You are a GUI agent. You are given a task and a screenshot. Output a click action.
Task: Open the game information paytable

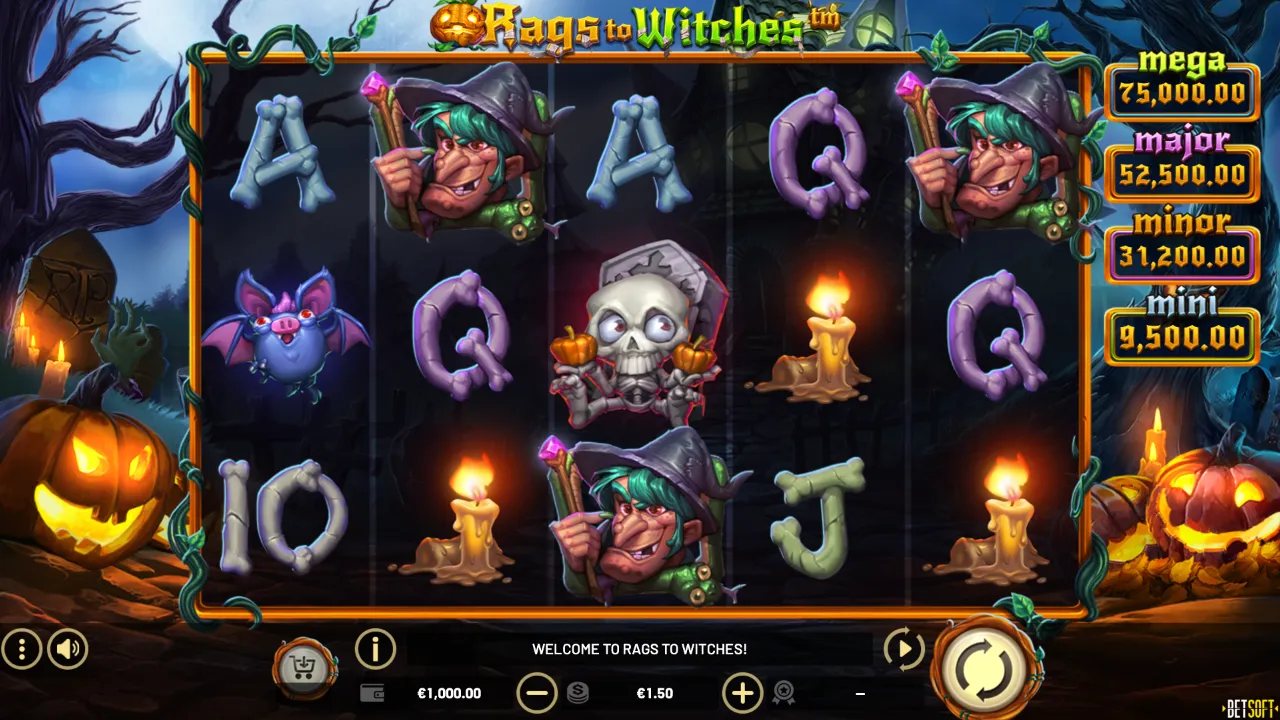coord(375,649)
